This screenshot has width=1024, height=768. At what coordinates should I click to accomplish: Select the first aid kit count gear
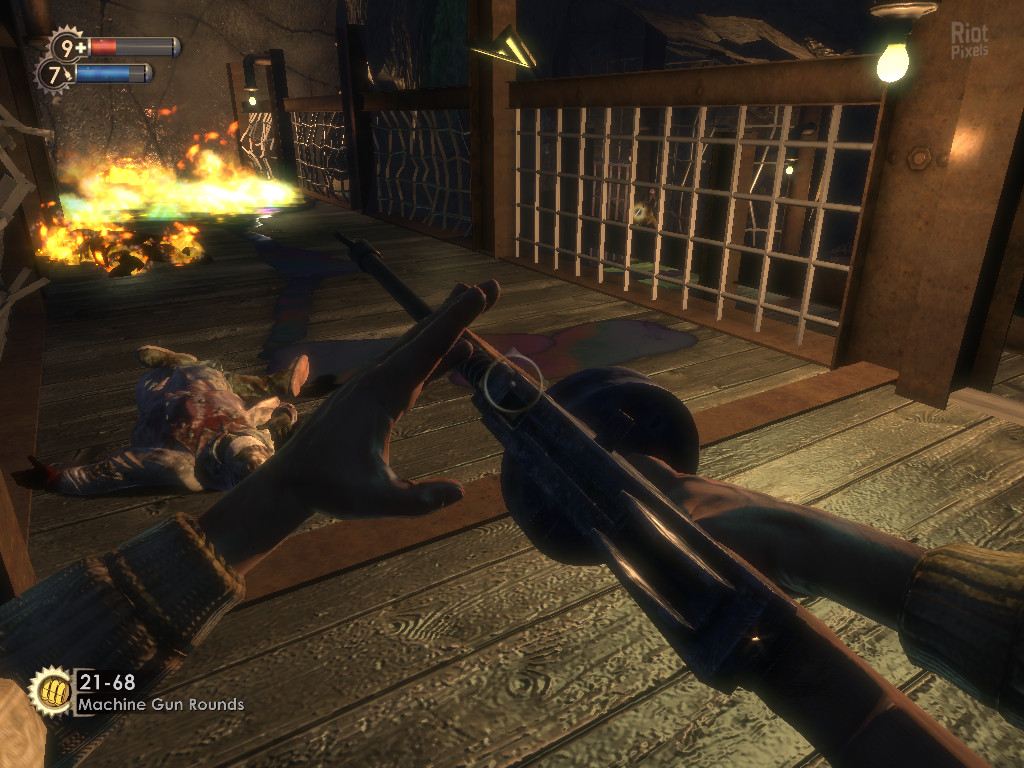(67, 46)
